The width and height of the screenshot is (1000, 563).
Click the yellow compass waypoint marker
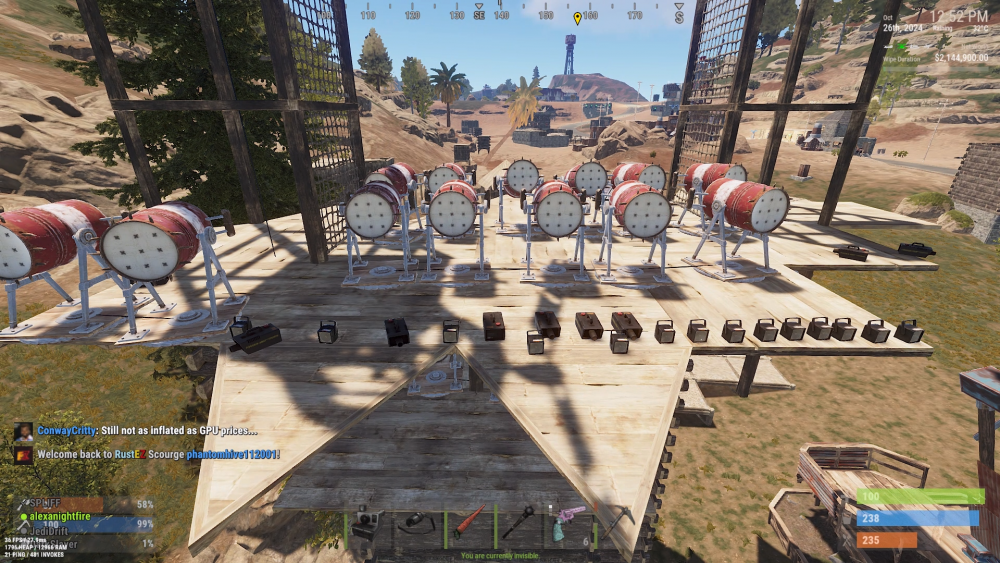pos(577,18)
